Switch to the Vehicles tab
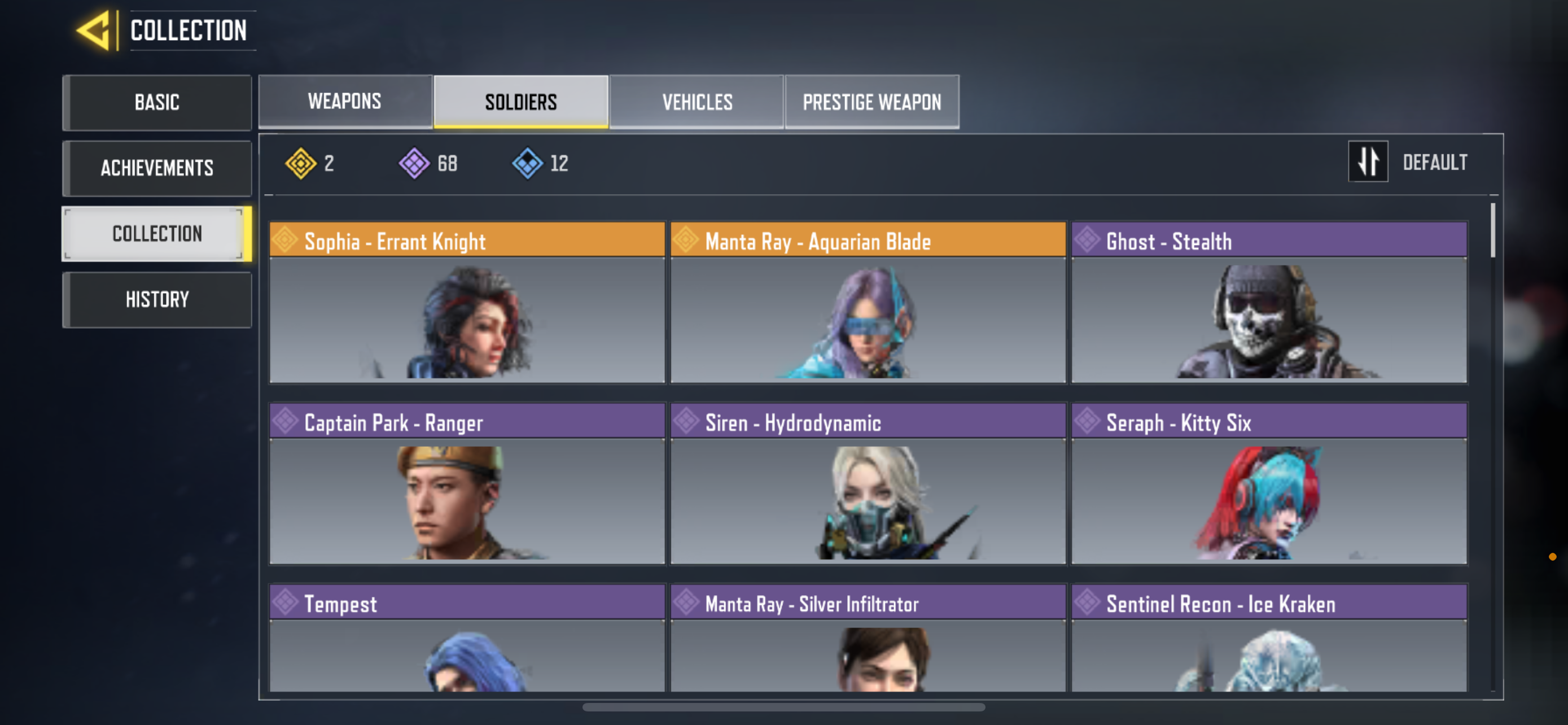 pos(697,102)
